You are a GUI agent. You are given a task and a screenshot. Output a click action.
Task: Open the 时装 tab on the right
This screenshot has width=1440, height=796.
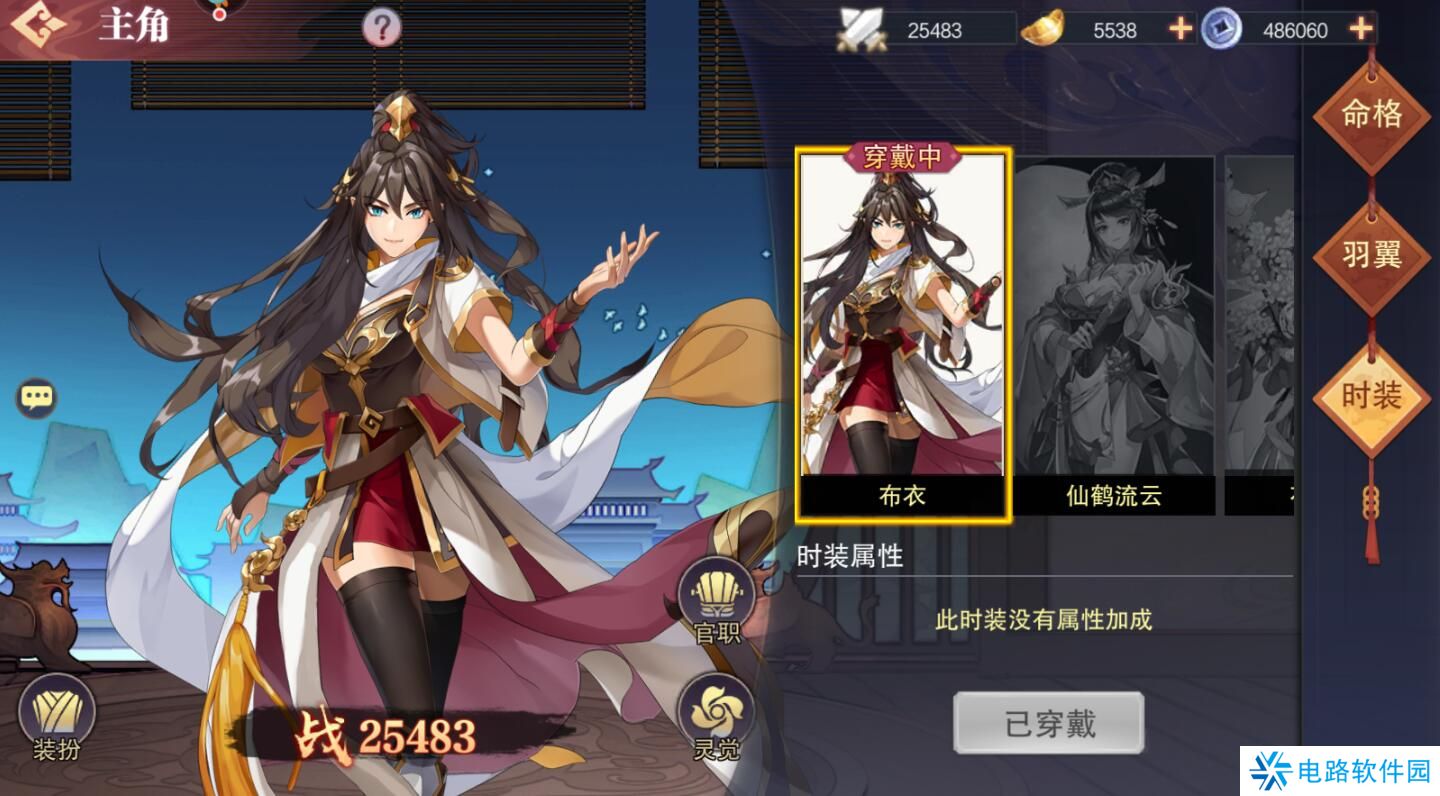[x=1374, y=394]
